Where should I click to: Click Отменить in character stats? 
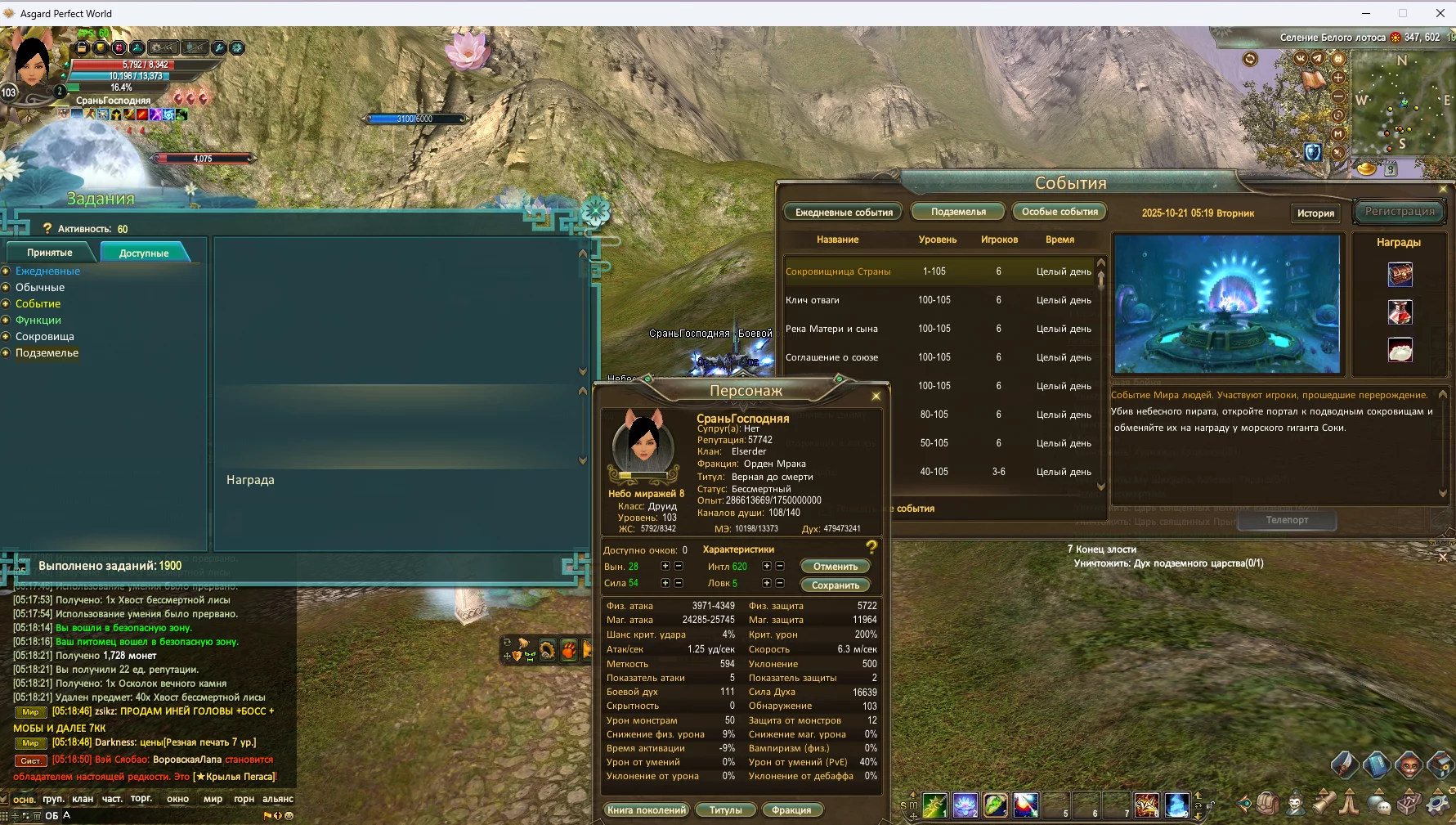coord(835,567)
